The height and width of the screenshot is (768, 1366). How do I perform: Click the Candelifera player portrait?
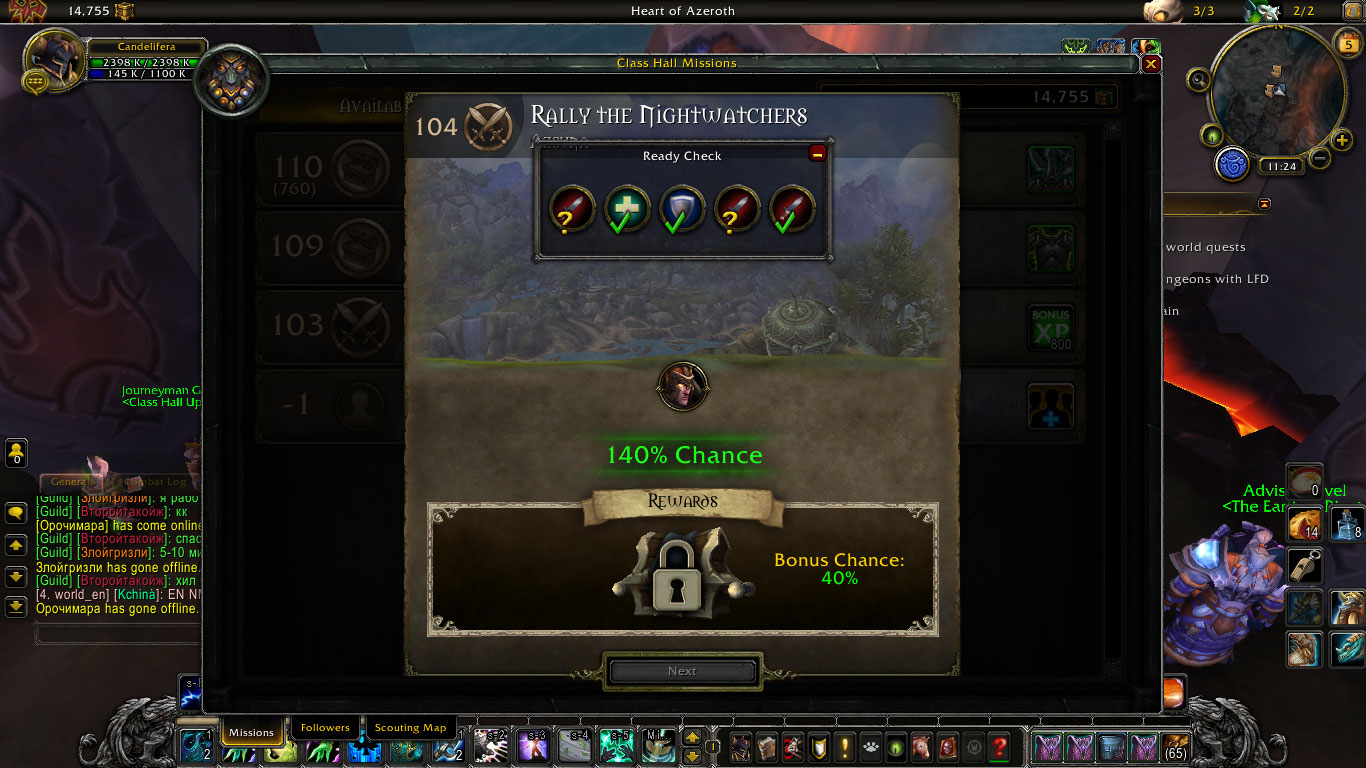55,61
